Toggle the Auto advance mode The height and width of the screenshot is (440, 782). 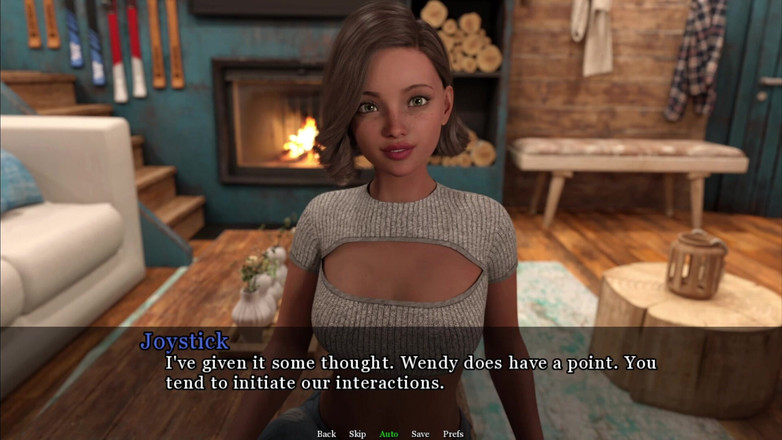(x=388, y=434)
